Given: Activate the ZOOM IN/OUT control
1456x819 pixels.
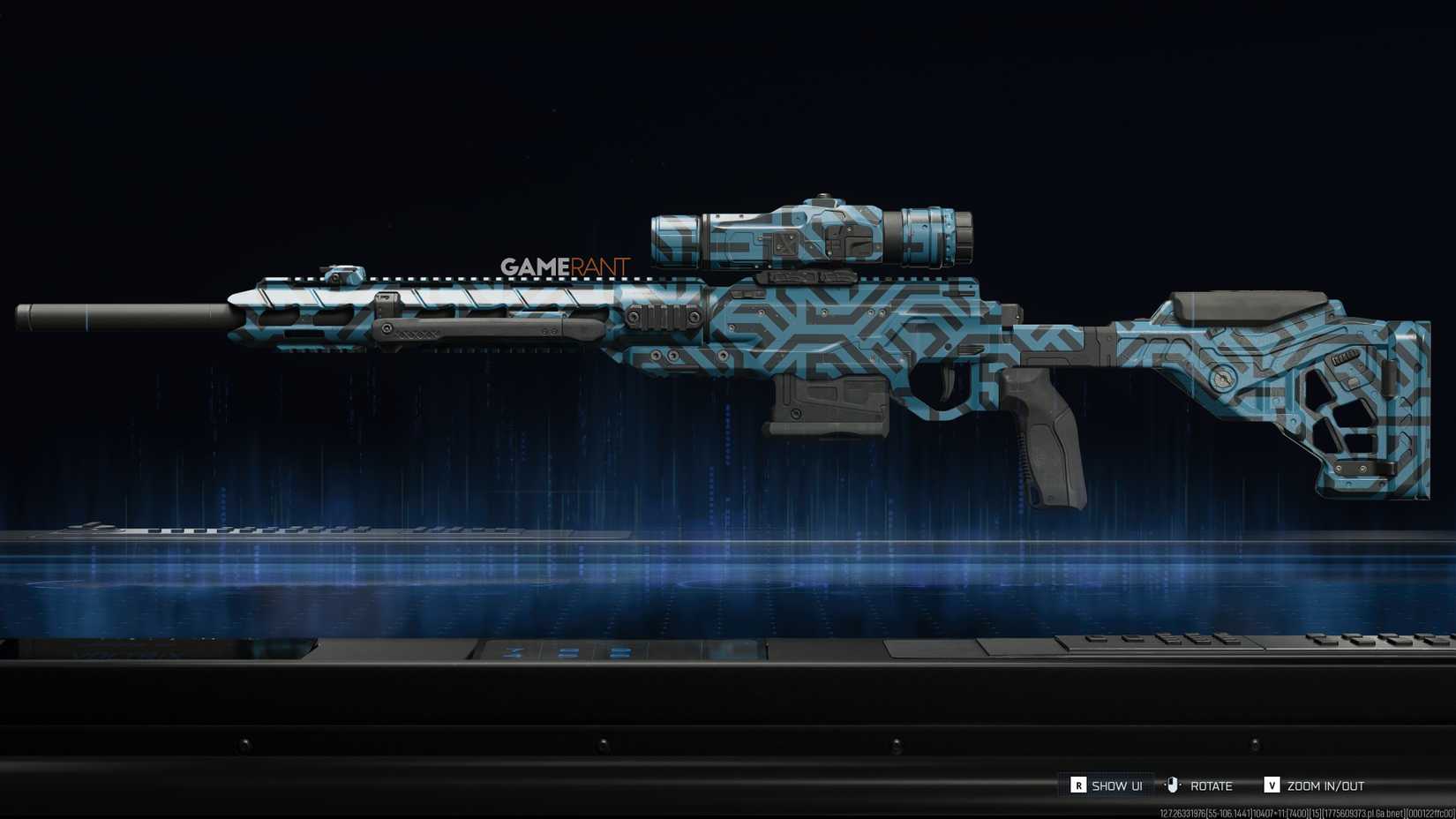Looking at the screenshot, I should point(1324,784).
